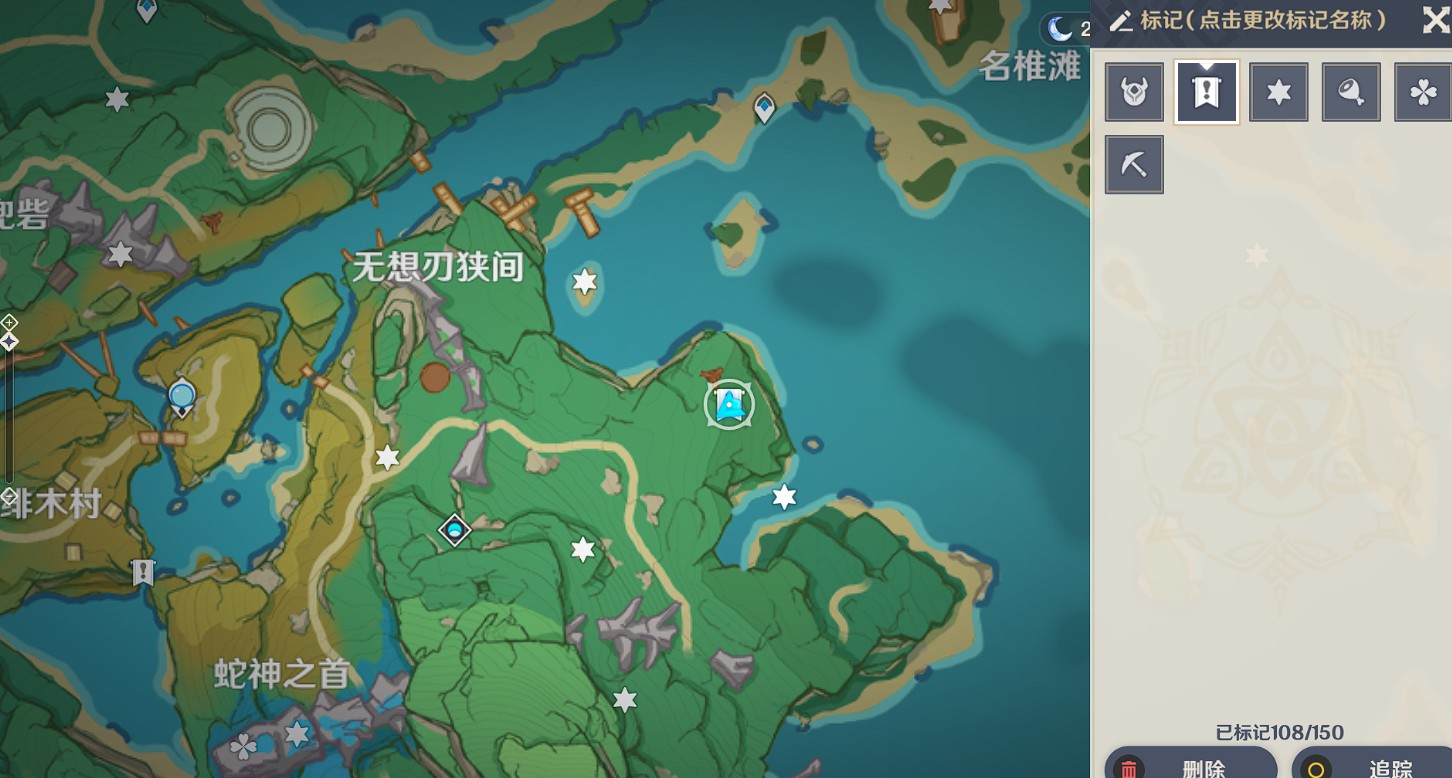Select the pickaxe ore marker icon
The image size is (1452, 778).
click(1134, 164)
